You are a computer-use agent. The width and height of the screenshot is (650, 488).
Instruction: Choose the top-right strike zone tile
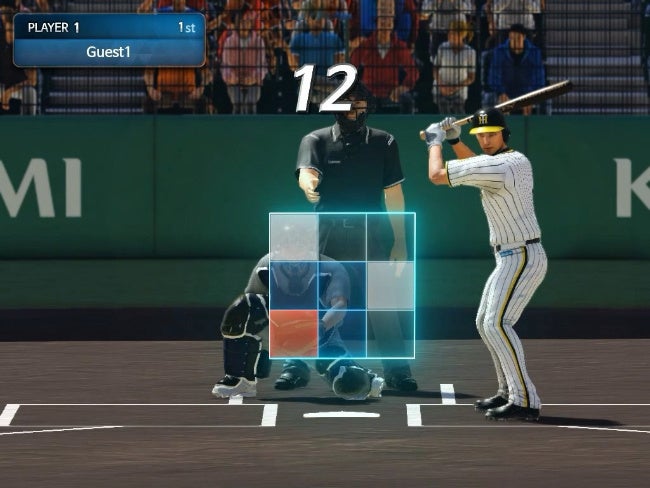click(x=390, y=237)
